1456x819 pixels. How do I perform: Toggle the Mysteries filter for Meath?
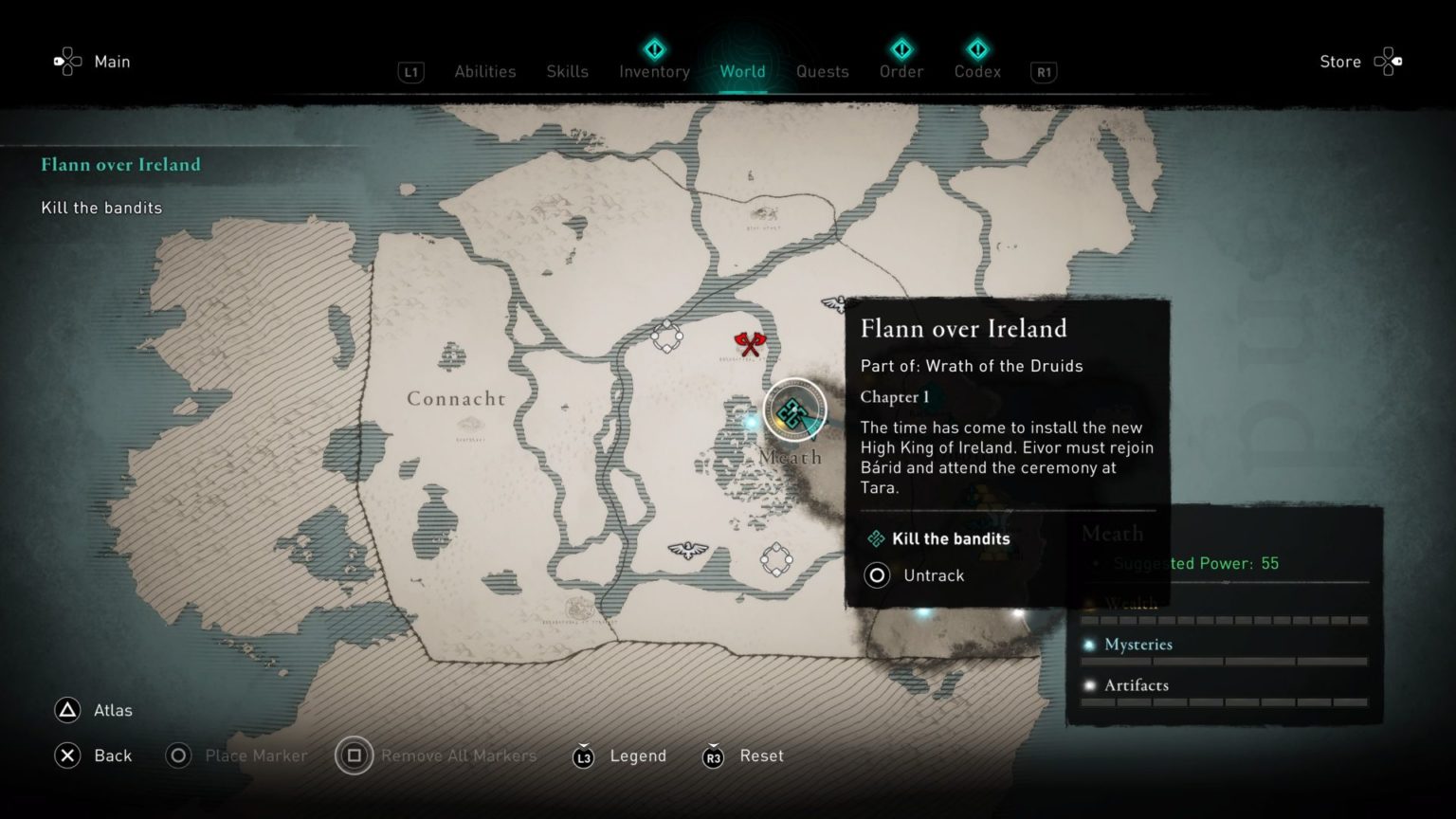[x=1139, y=644]
